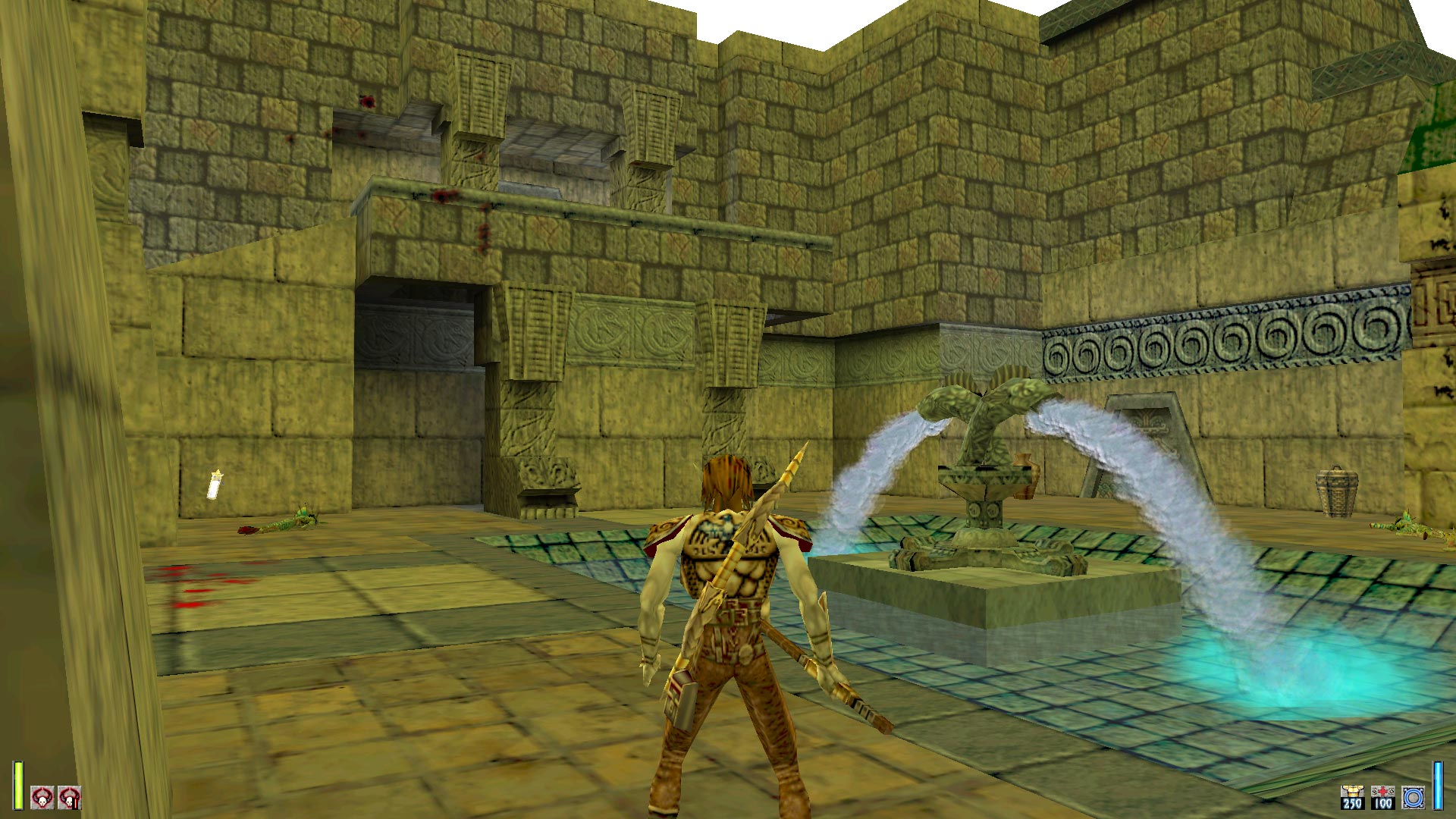This screenshot has height=819, width=1456.
Task: Click the skull icon with the red bar
Action: [70, 798]
